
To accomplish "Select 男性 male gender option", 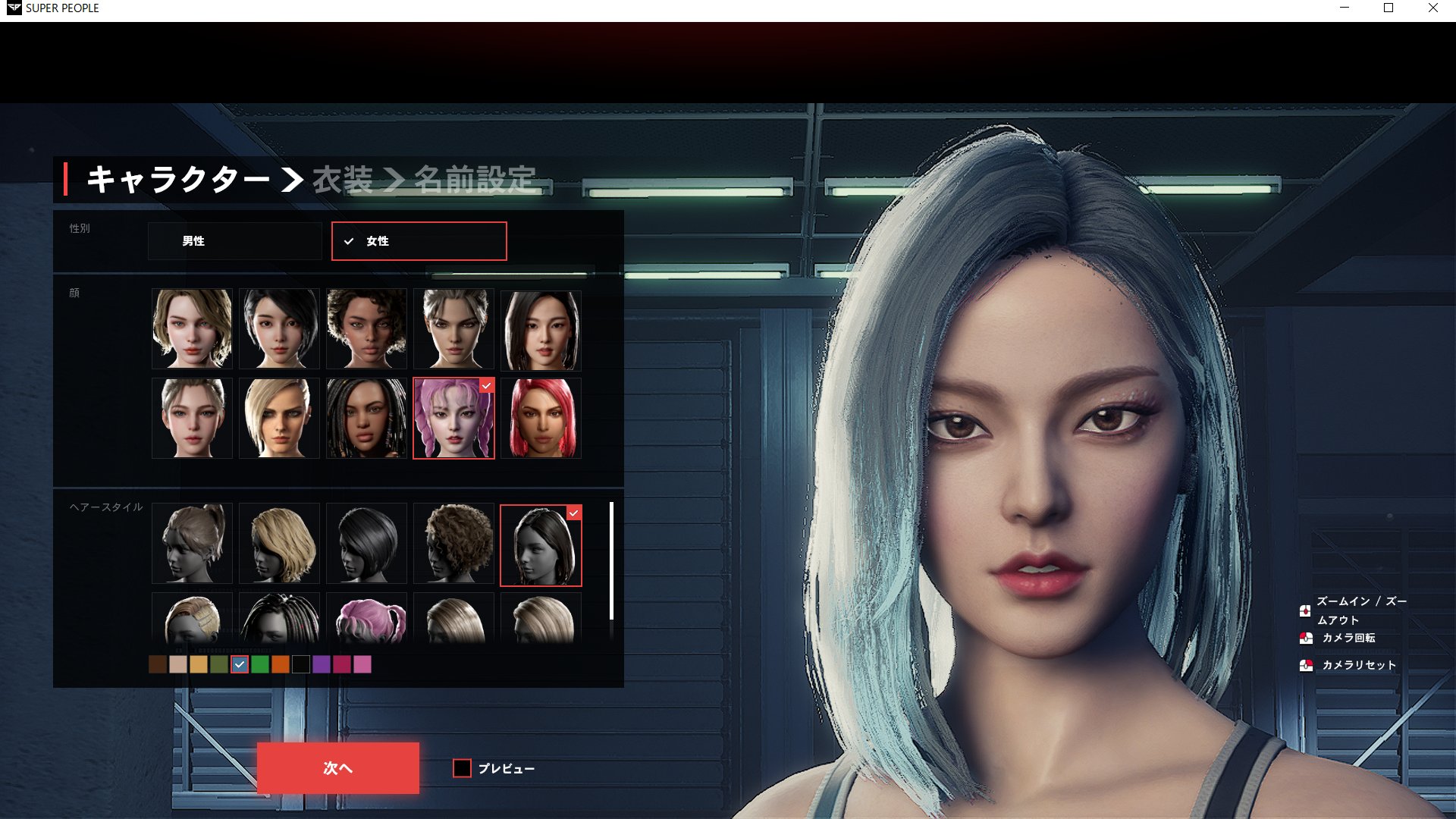I will 235,241.
